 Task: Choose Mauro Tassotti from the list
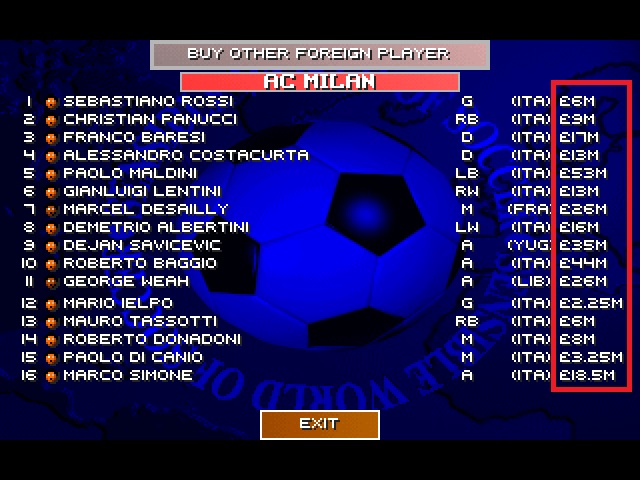point(139,321)
